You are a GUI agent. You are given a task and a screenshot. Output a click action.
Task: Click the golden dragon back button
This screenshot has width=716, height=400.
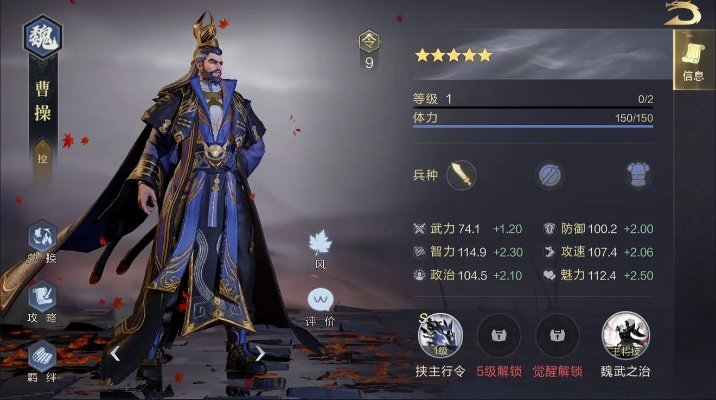(684, 13)
